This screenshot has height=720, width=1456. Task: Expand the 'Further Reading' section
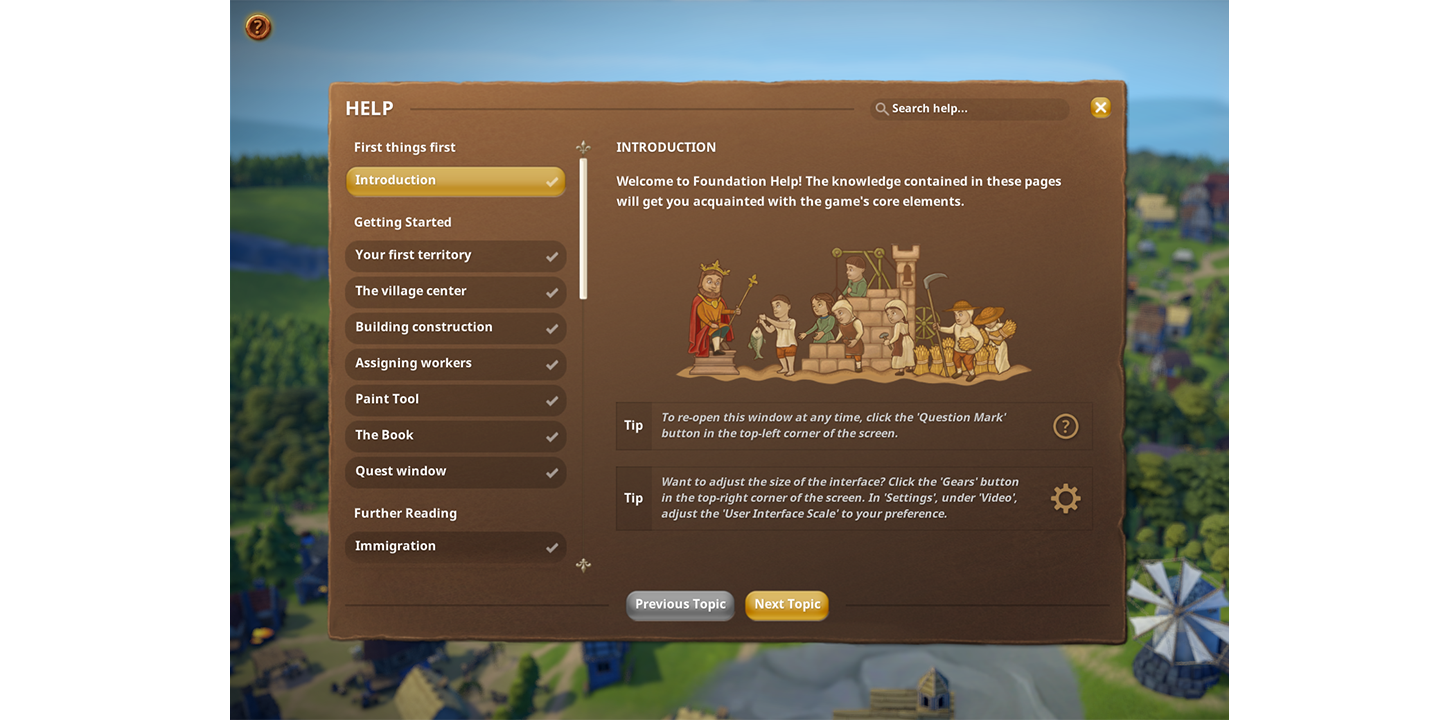click(x=404, y=513)
